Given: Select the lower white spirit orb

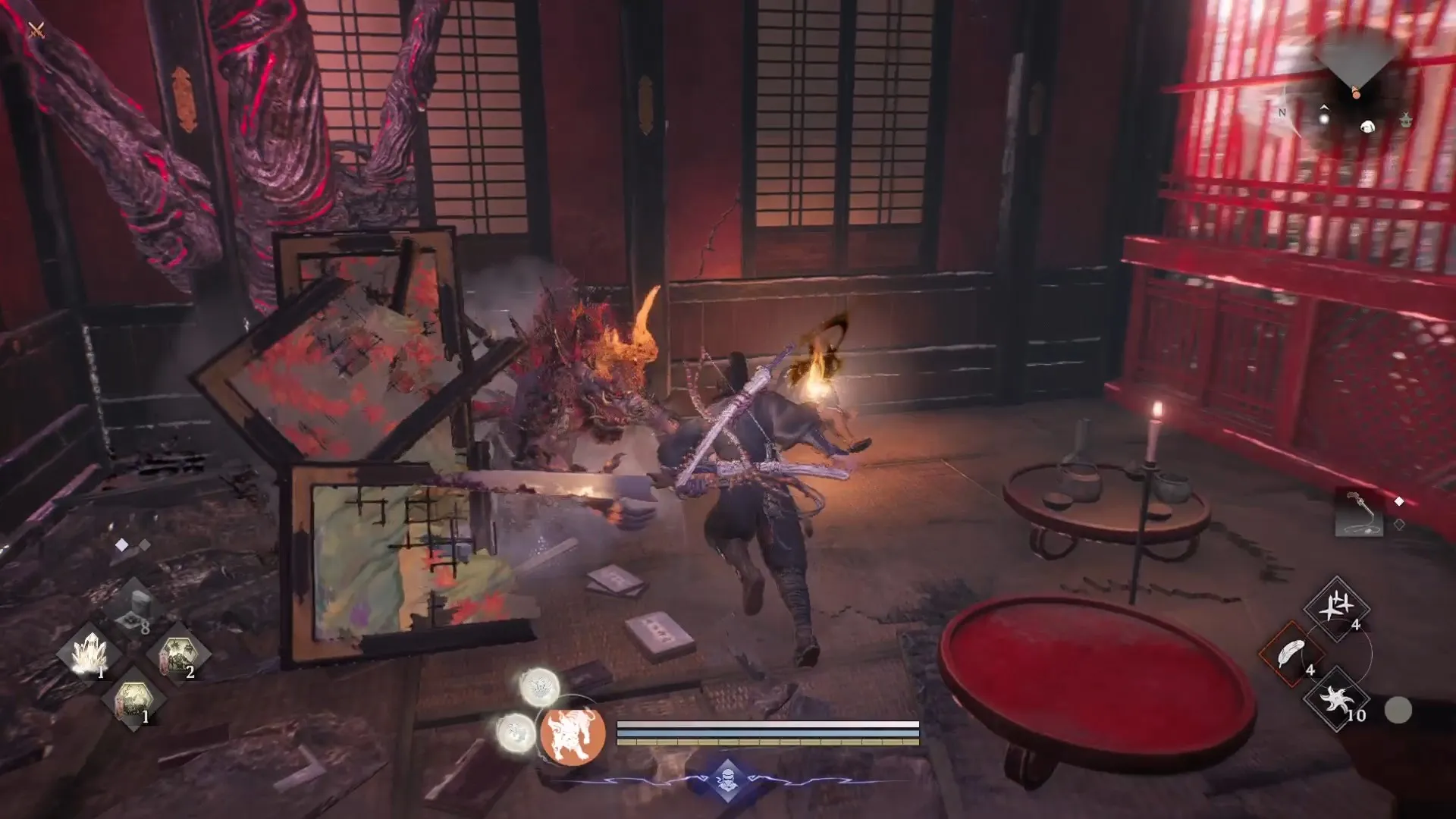Looking at the screenshot, I should coord(516,733).
